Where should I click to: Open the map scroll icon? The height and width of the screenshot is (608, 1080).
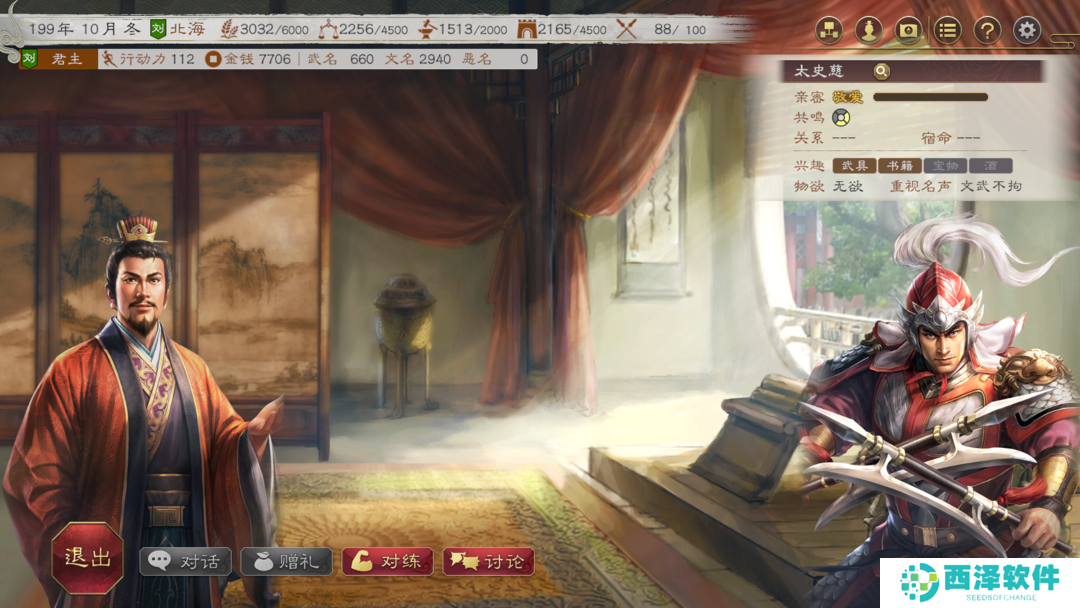tap(908, 30)
